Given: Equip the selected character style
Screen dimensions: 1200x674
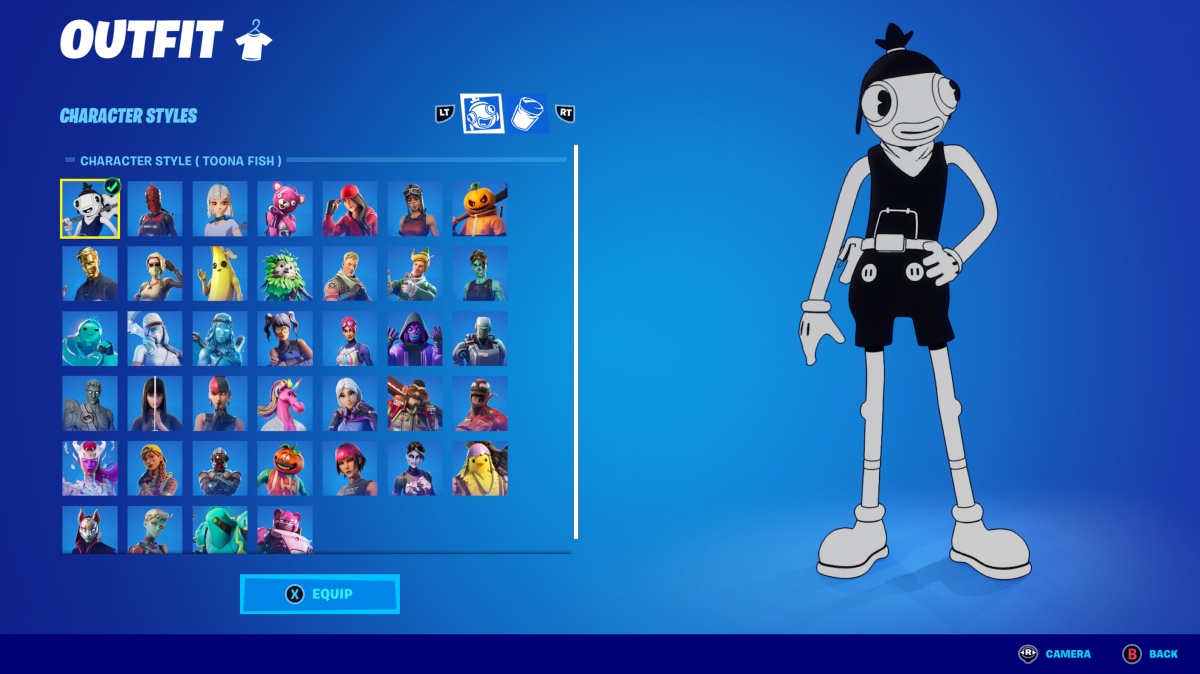Looking at the screenshot, I should pos(319,594).
